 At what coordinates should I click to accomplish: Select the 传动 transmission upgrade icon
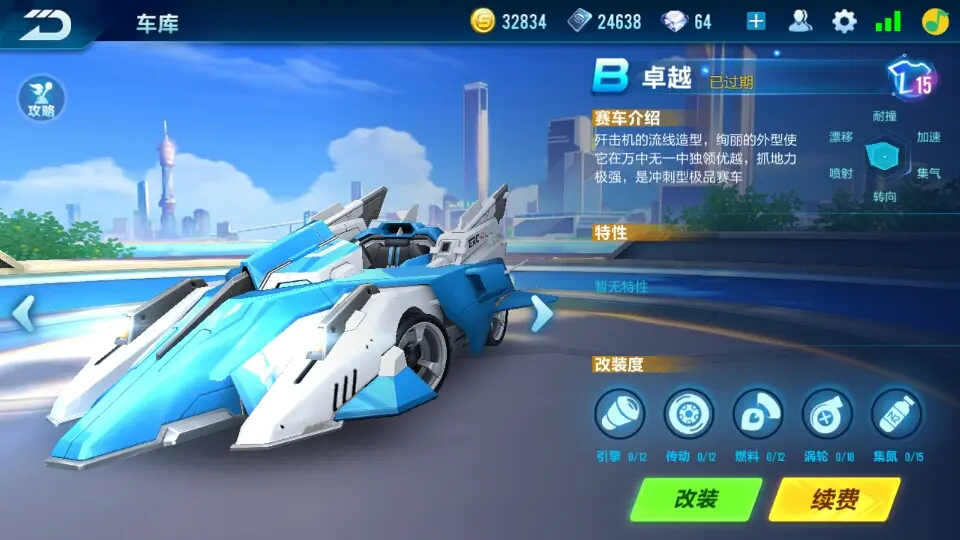(x=688, y=414)
